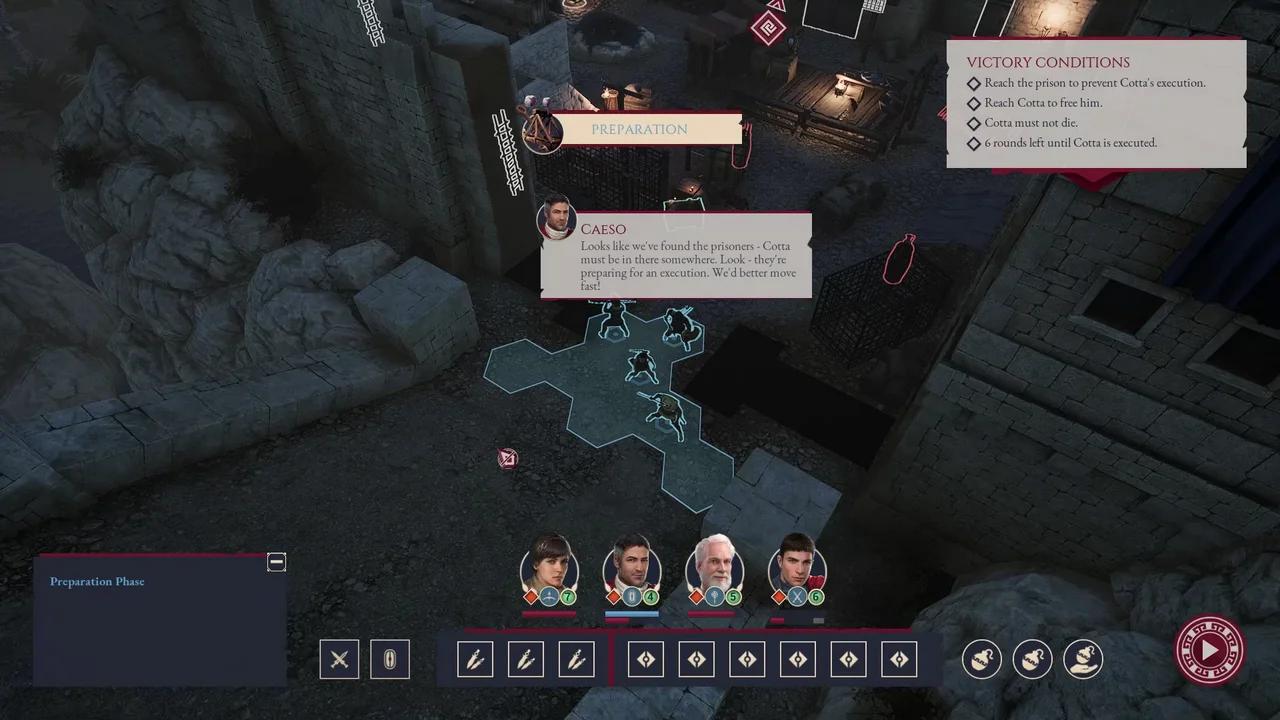Select the round firebomb consumable icon
This screenshot has height=720, width=1280.
coord(981,659)
